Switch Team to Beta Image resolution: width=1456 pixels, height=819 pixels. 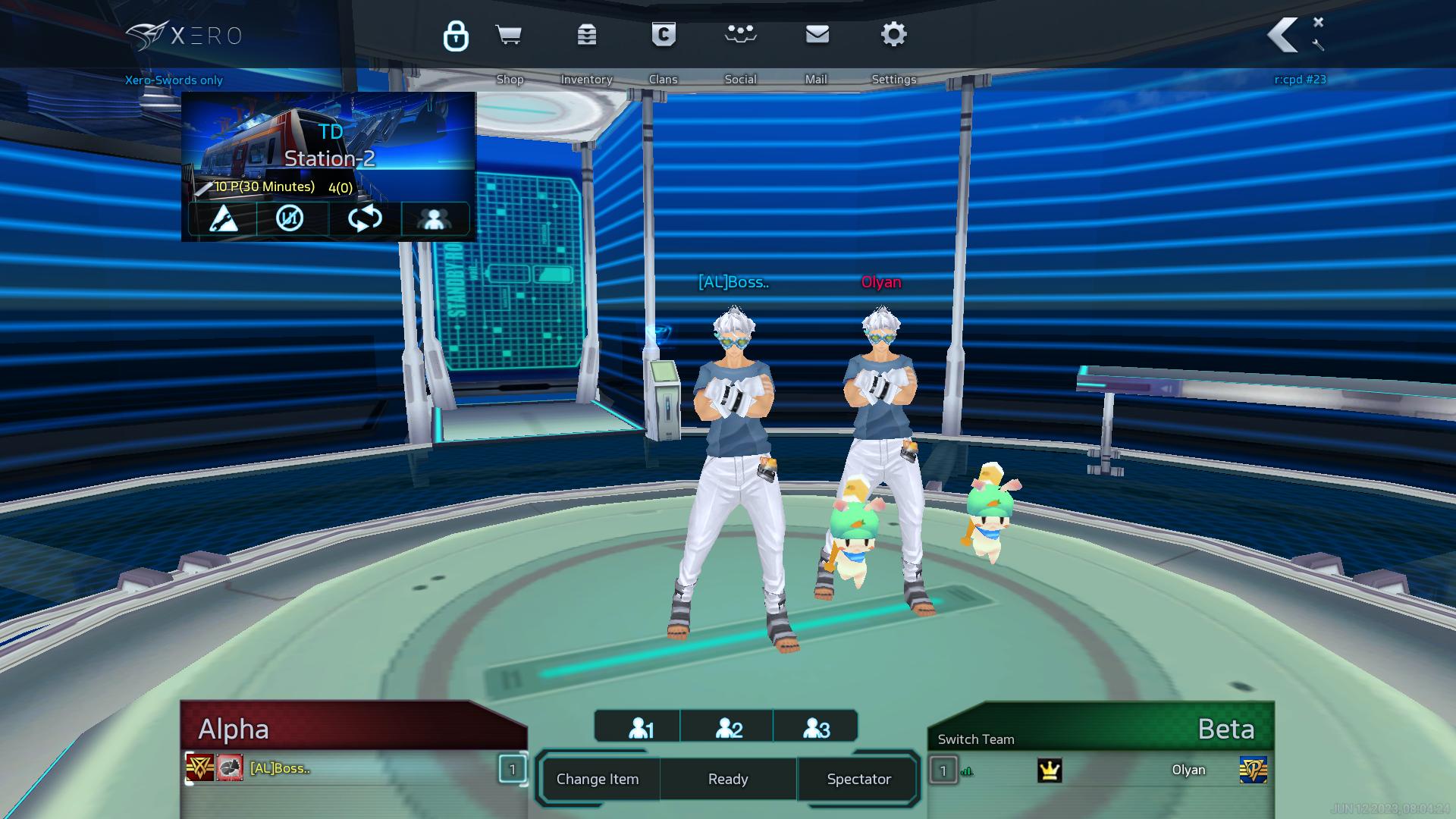point(976,739)
